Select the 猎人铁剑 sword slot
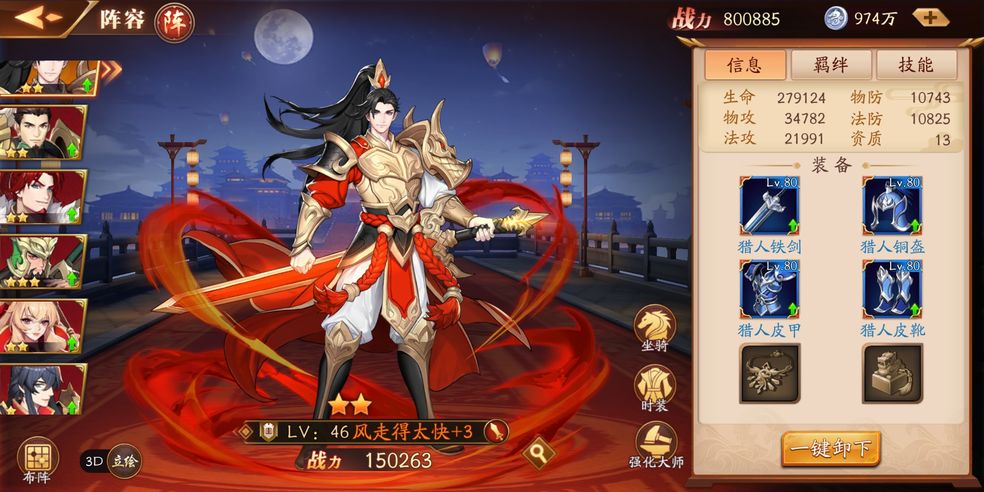The height and width of the screenshot is (492, 984). tap(769, 207)
